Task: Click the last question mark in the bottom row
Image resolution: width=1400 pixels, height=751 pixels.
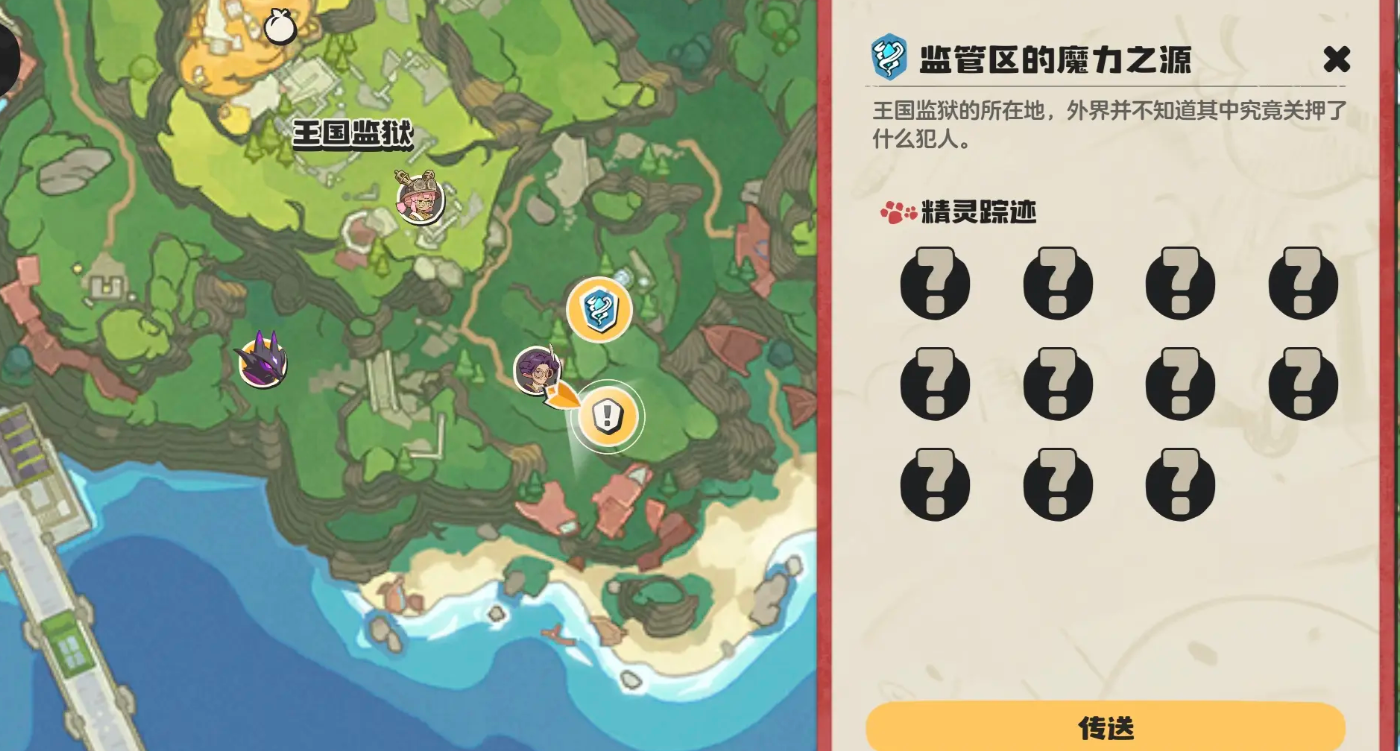Action: coord(1180,485)
